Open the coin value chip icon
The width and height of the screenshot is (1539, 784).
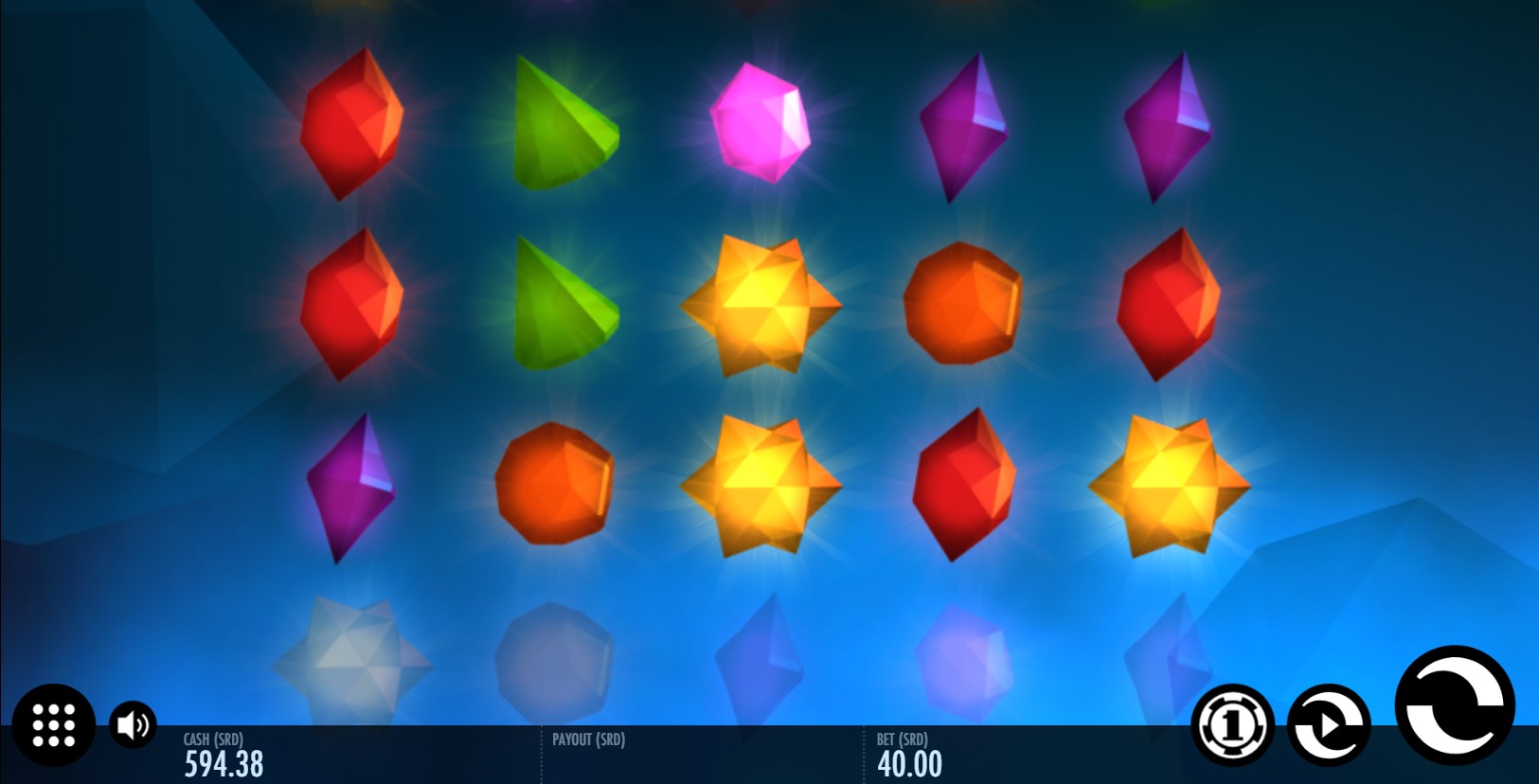(x=1231, y=725)
